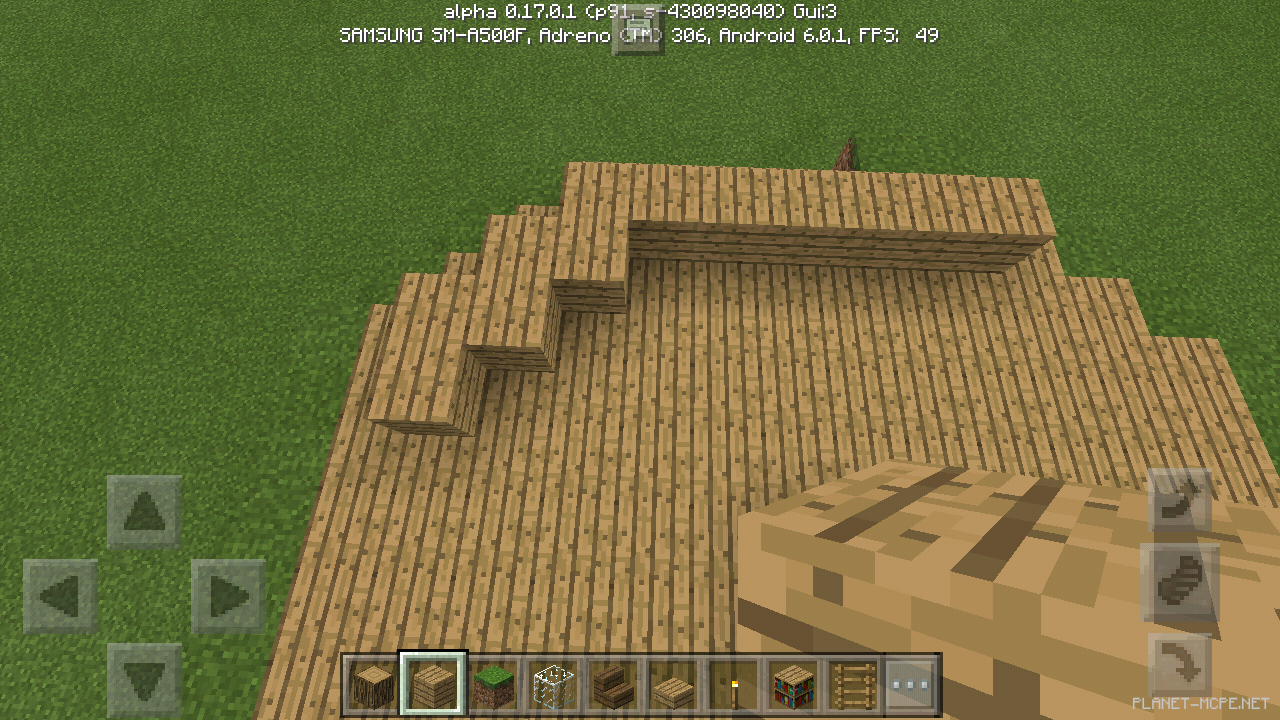The height and width of the screenshot is (720, 1280).
Task: Select the bookshelf block
Action: point(792,684)
